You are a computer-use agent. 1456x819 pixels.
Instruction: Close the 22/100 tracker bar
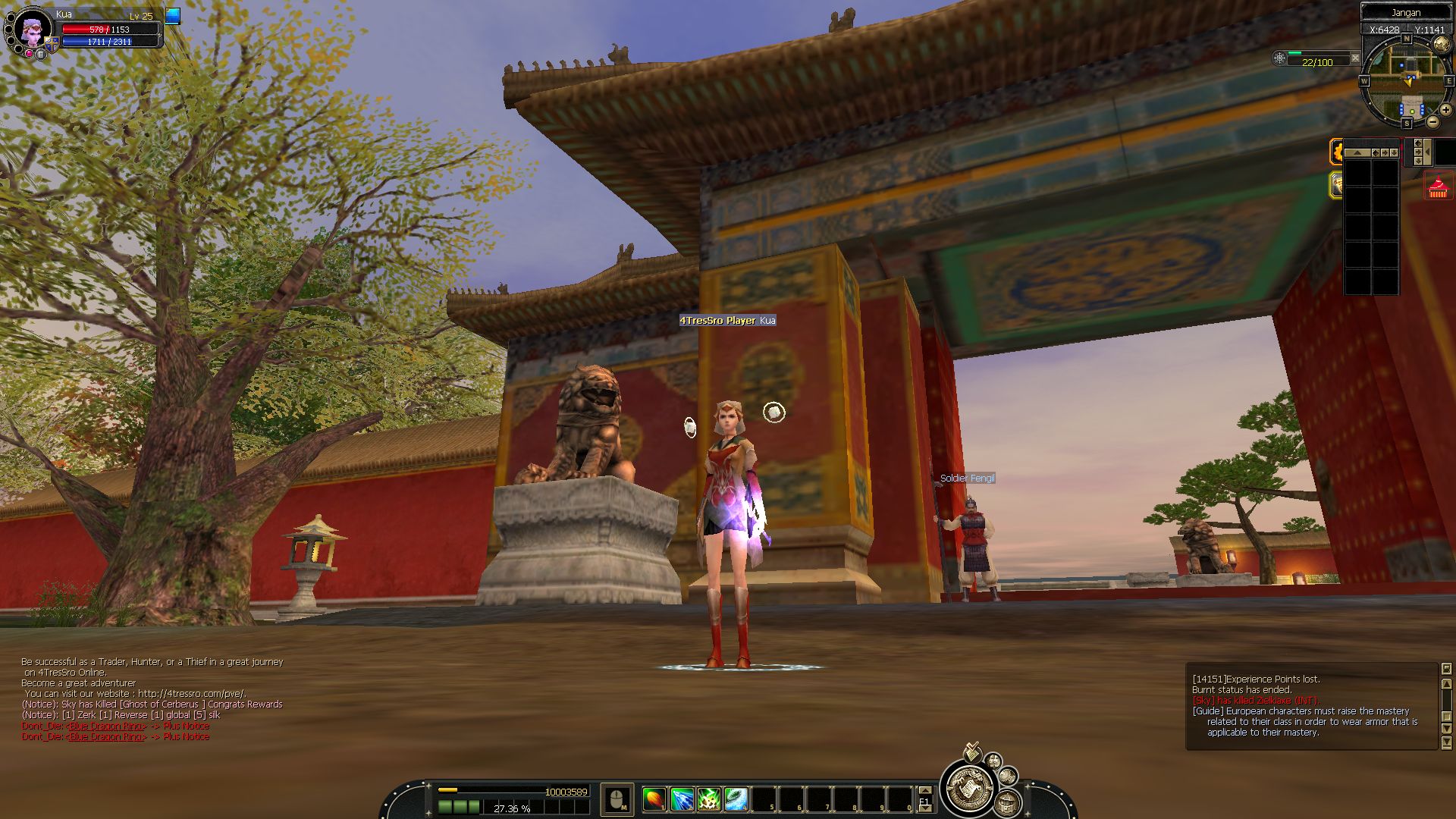(1355, 58)
